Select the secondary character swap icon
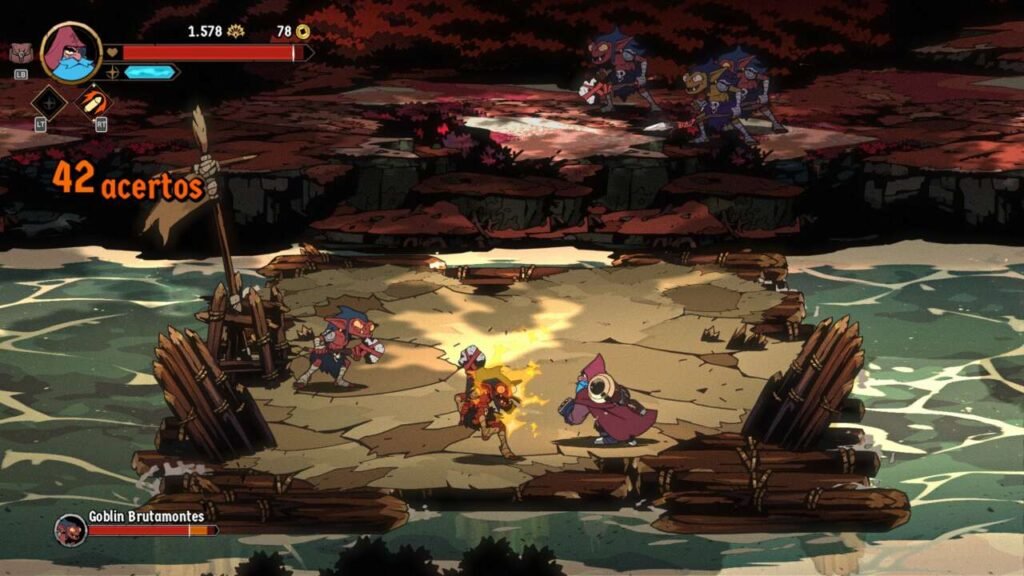This screenshot has height=576, width=1024. tap(20, 54)
